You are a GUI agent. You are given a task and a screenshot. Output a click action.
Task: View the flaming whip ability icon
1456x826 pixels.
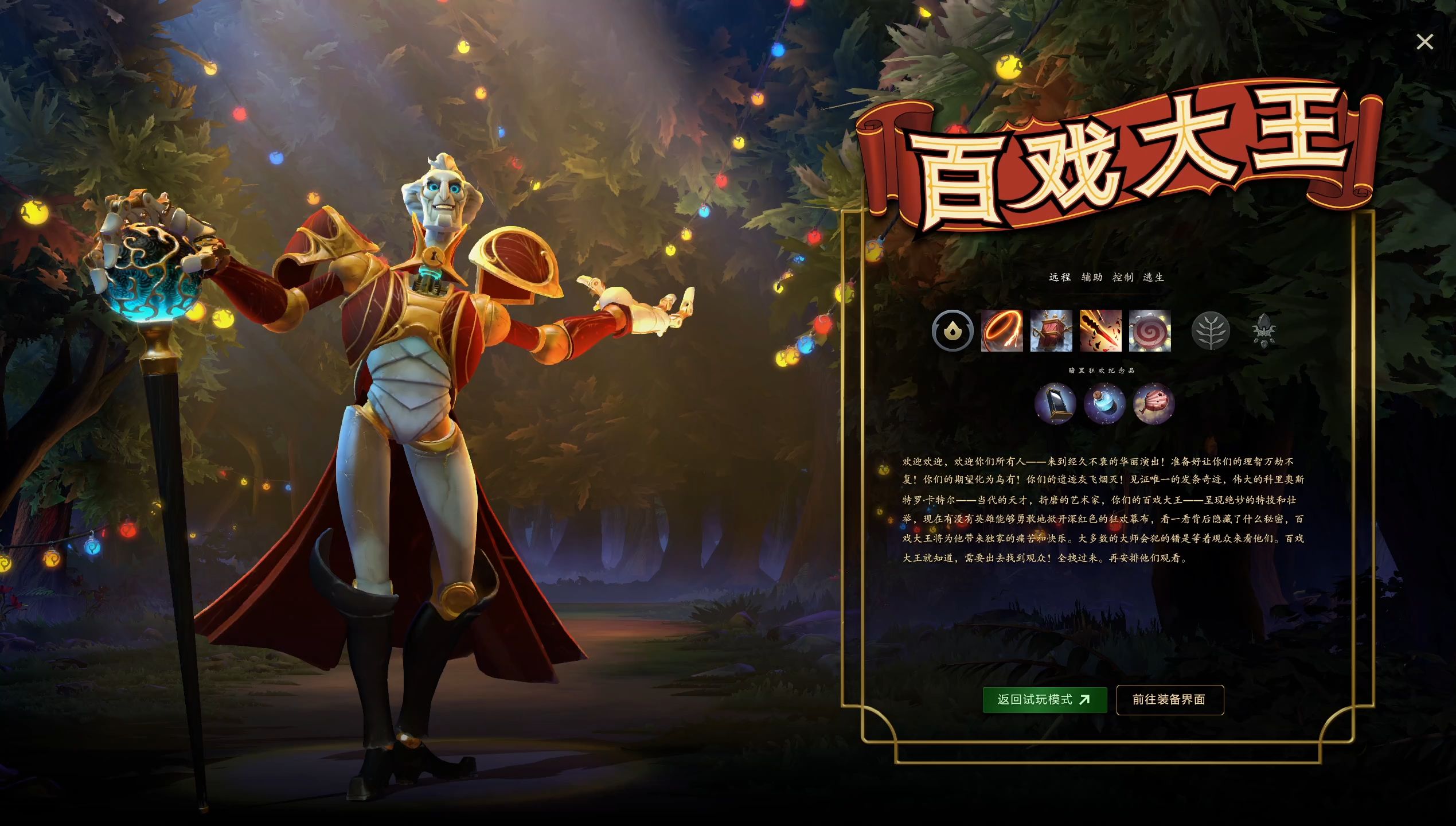coord(1002,333)
